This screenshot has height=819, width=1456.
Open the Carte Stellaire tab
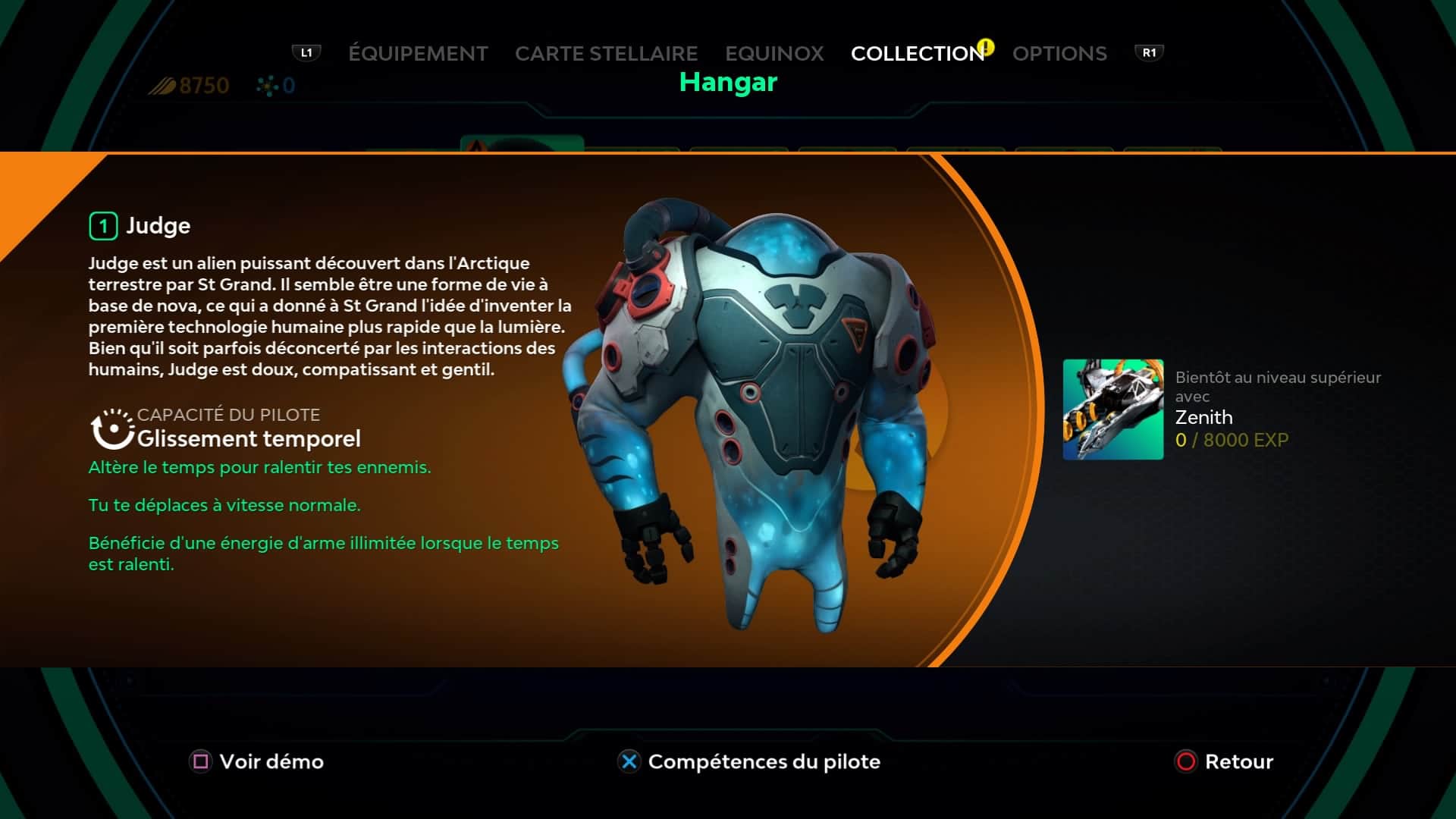(x=606, y=54)
